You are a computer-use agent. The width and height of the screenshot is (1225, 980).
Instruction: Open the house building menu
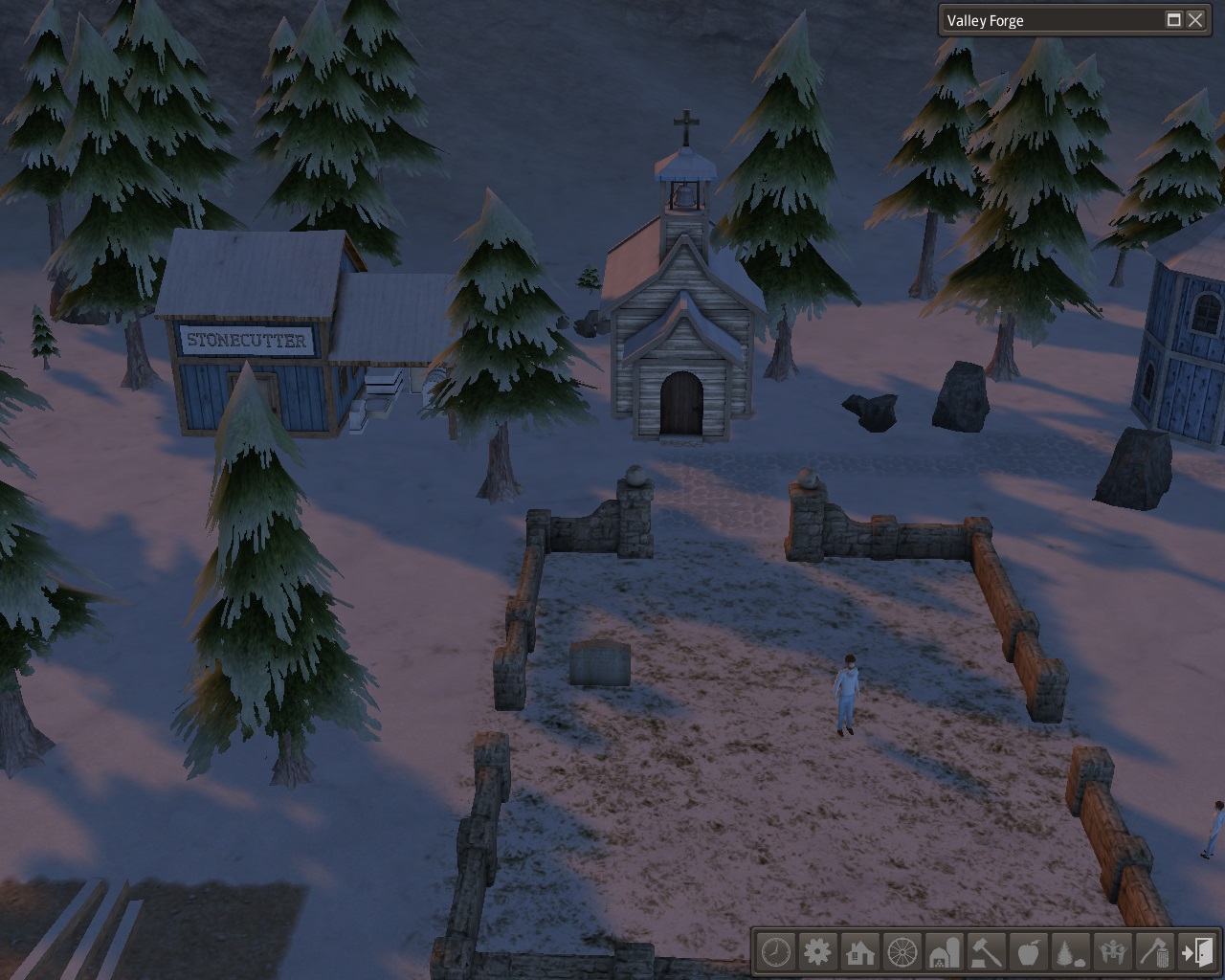(860, 953)
